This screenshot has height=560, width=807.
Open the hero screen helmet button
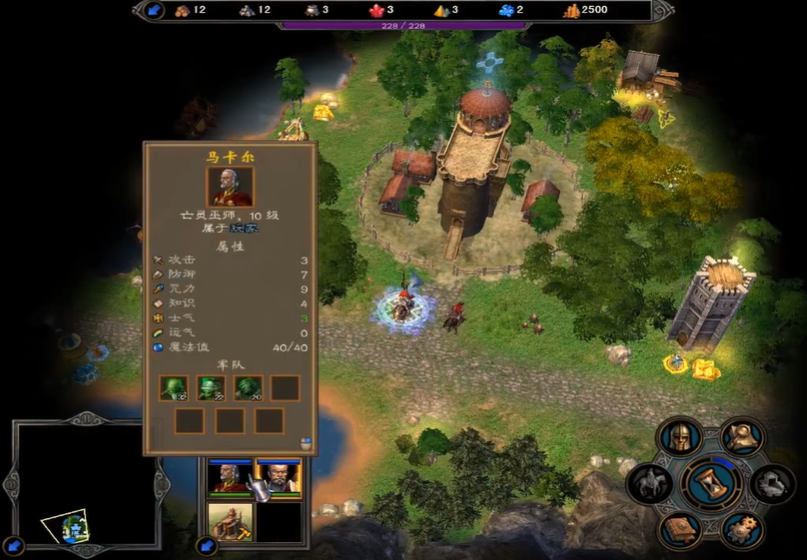coord(680,438)
